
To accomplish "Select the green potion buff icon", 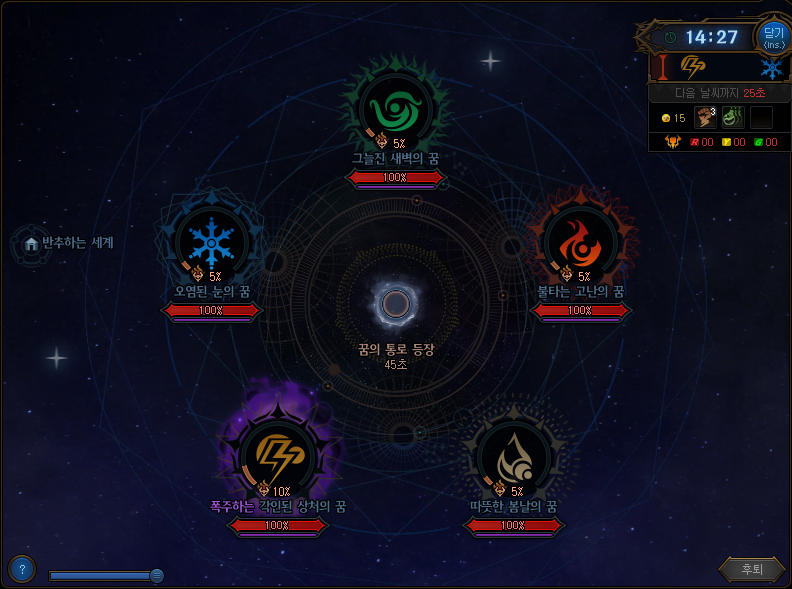I will pyautogui.click(x=733, y=117).
